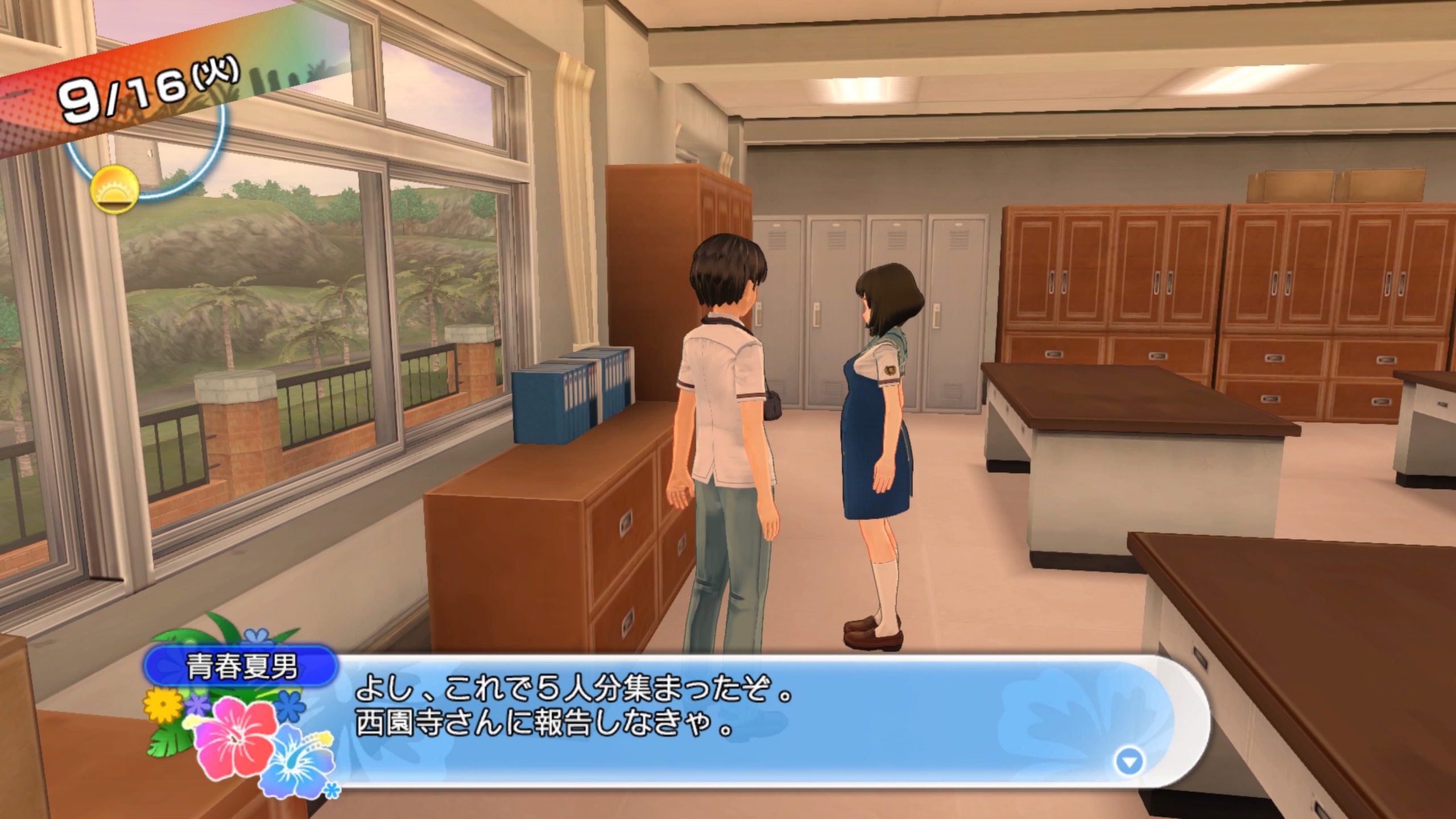Advance dialogue with the blue down-arrow button
The image size is (1456, 819).
point(1129,762)
